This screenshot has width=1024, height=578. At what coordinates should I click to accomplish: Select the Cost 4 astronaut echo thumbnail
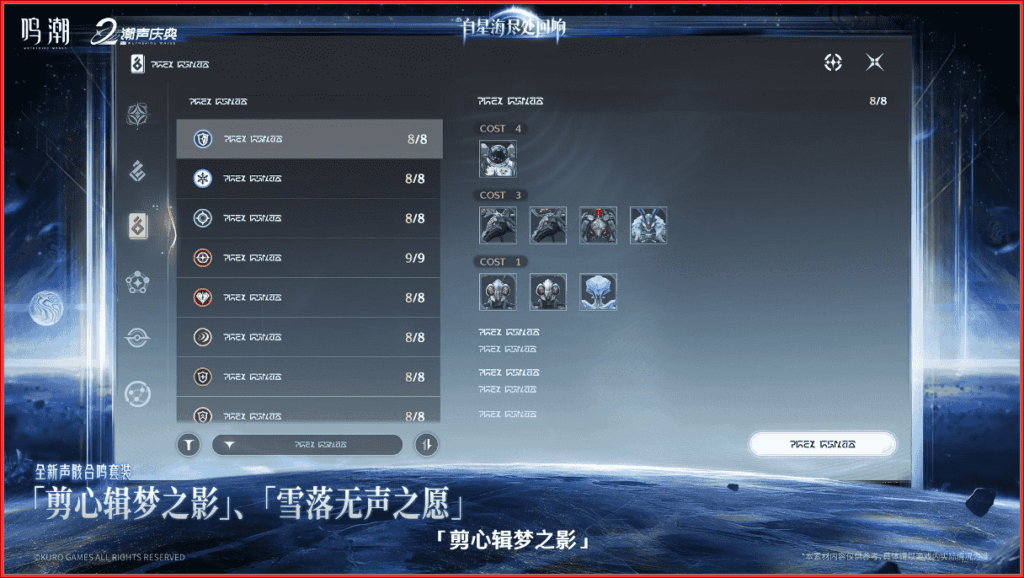coord(497,158)
